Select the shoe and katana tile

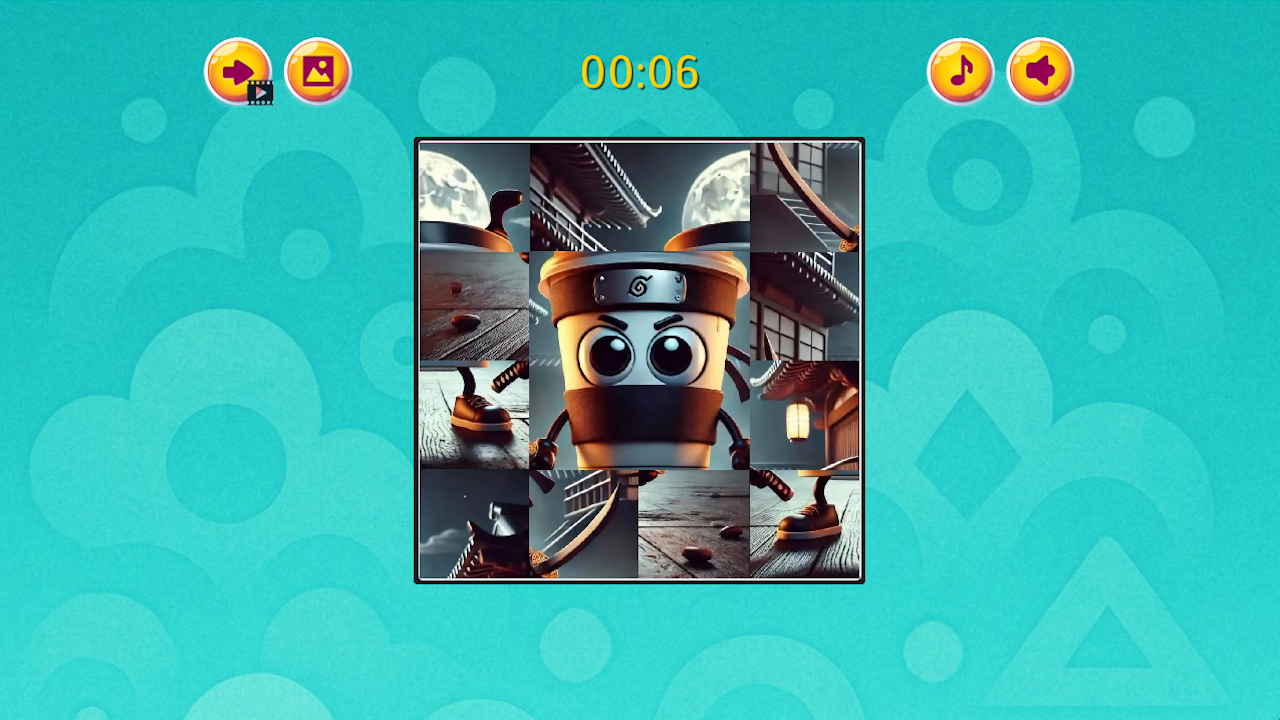click(x=472, y=413)
